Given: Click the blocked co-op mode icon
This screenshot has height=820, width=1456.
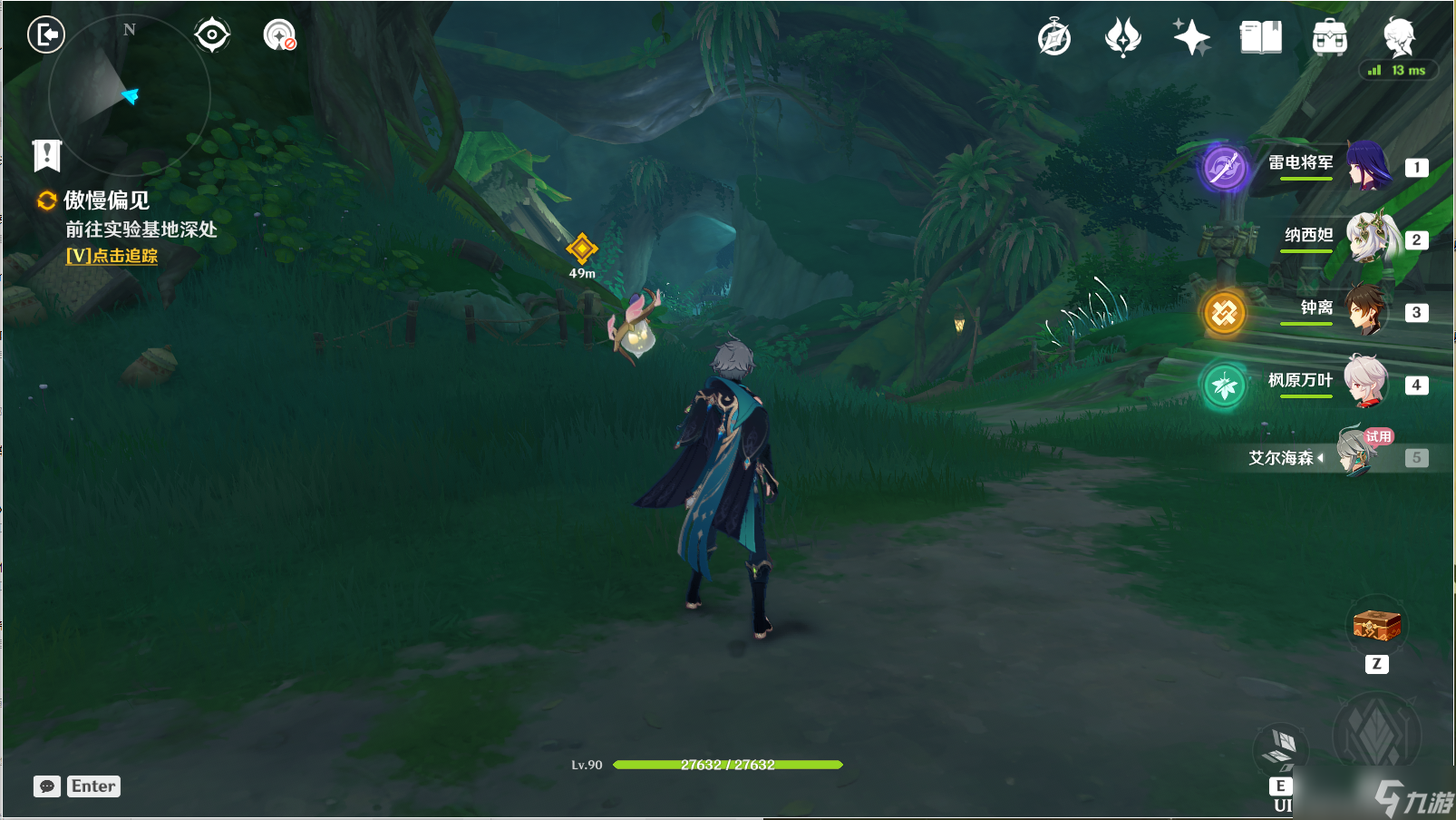Looking at the screenshot, I should coord(279,35).
